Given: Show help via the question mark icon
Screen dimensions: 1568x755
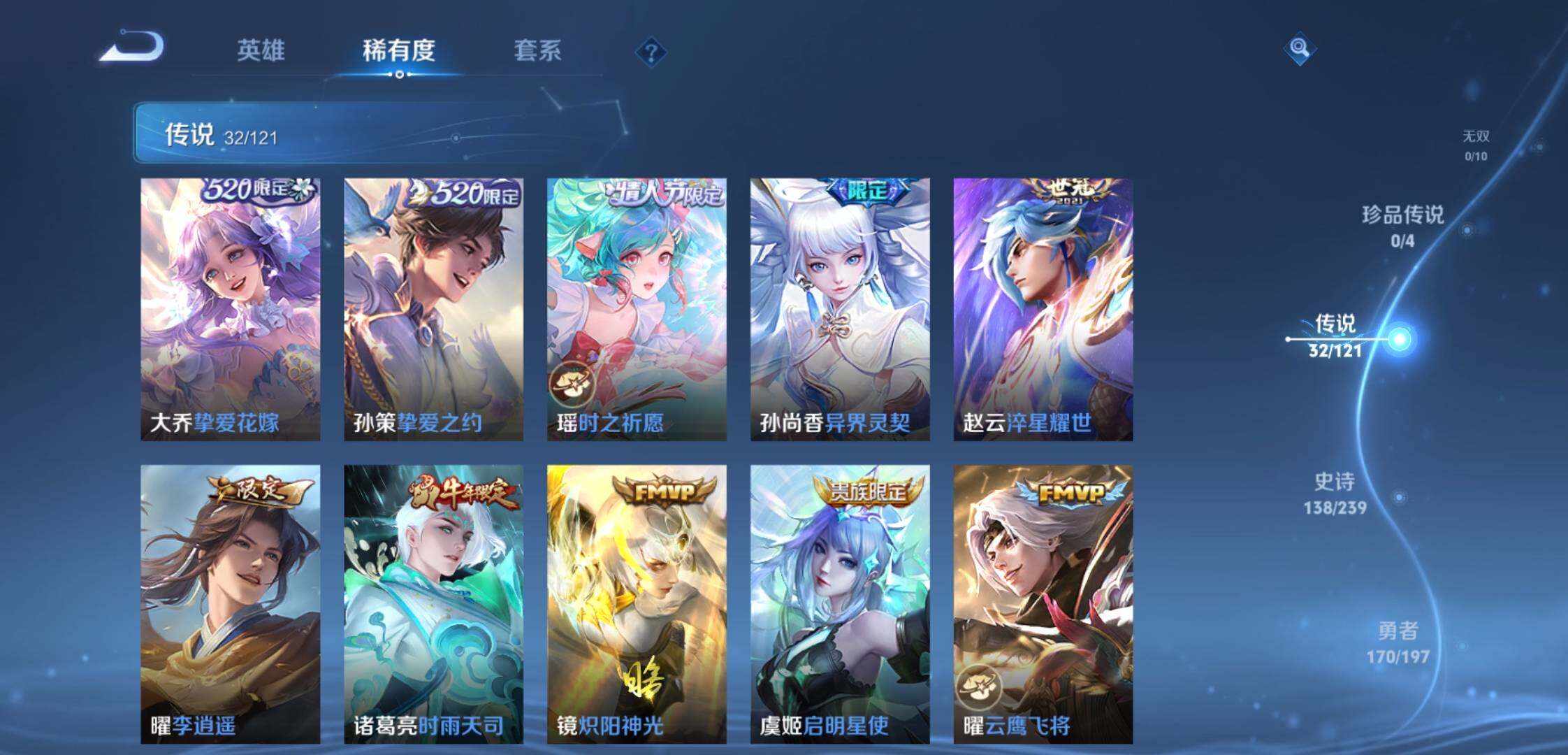Looking at the screenshot, I should 651,52.
